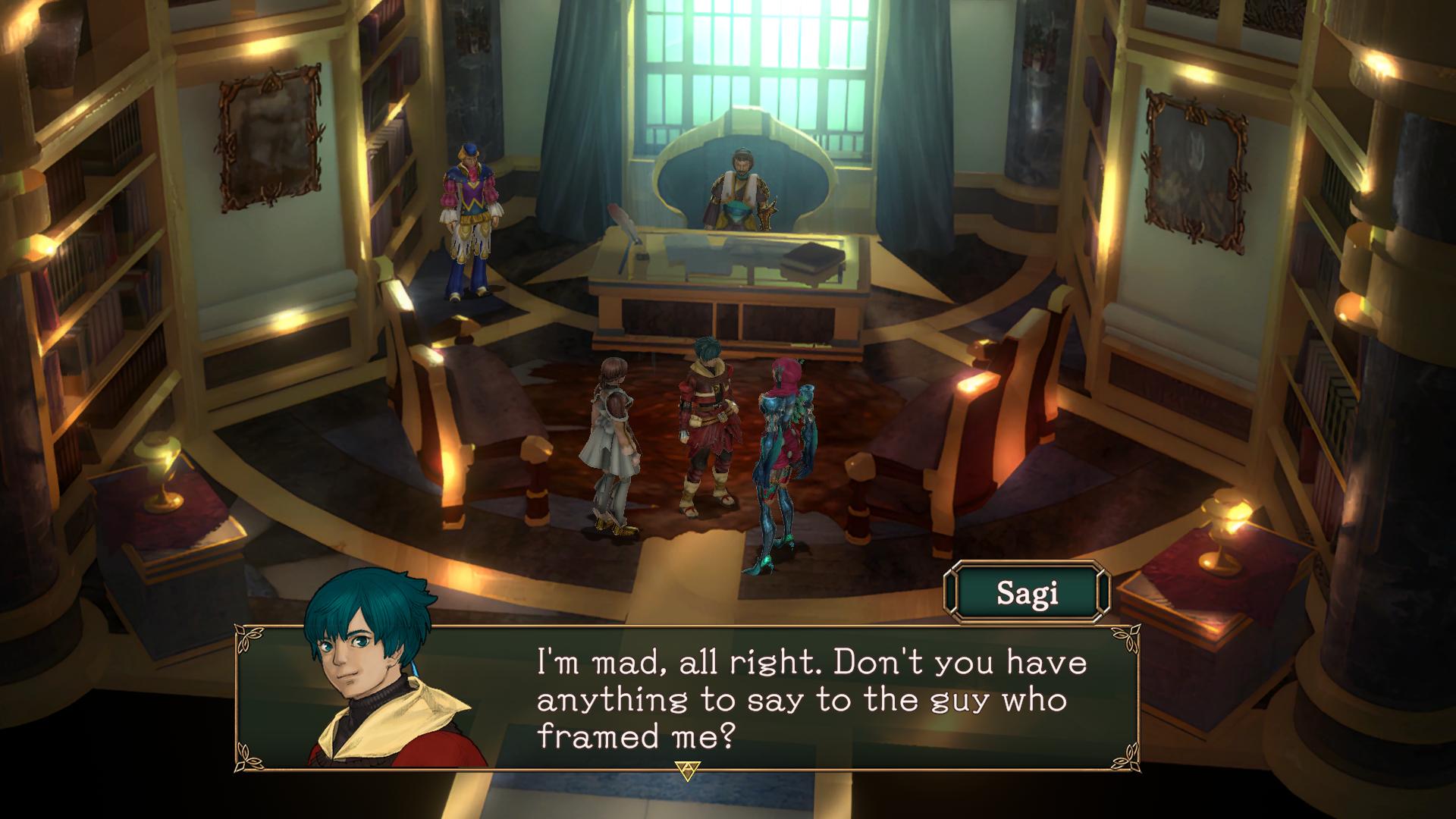Image resolution: width=1456 pixels, height=819 pixels.
Task: Advance dialogue with the golden continue arrow
Action: tap(687, 770)
